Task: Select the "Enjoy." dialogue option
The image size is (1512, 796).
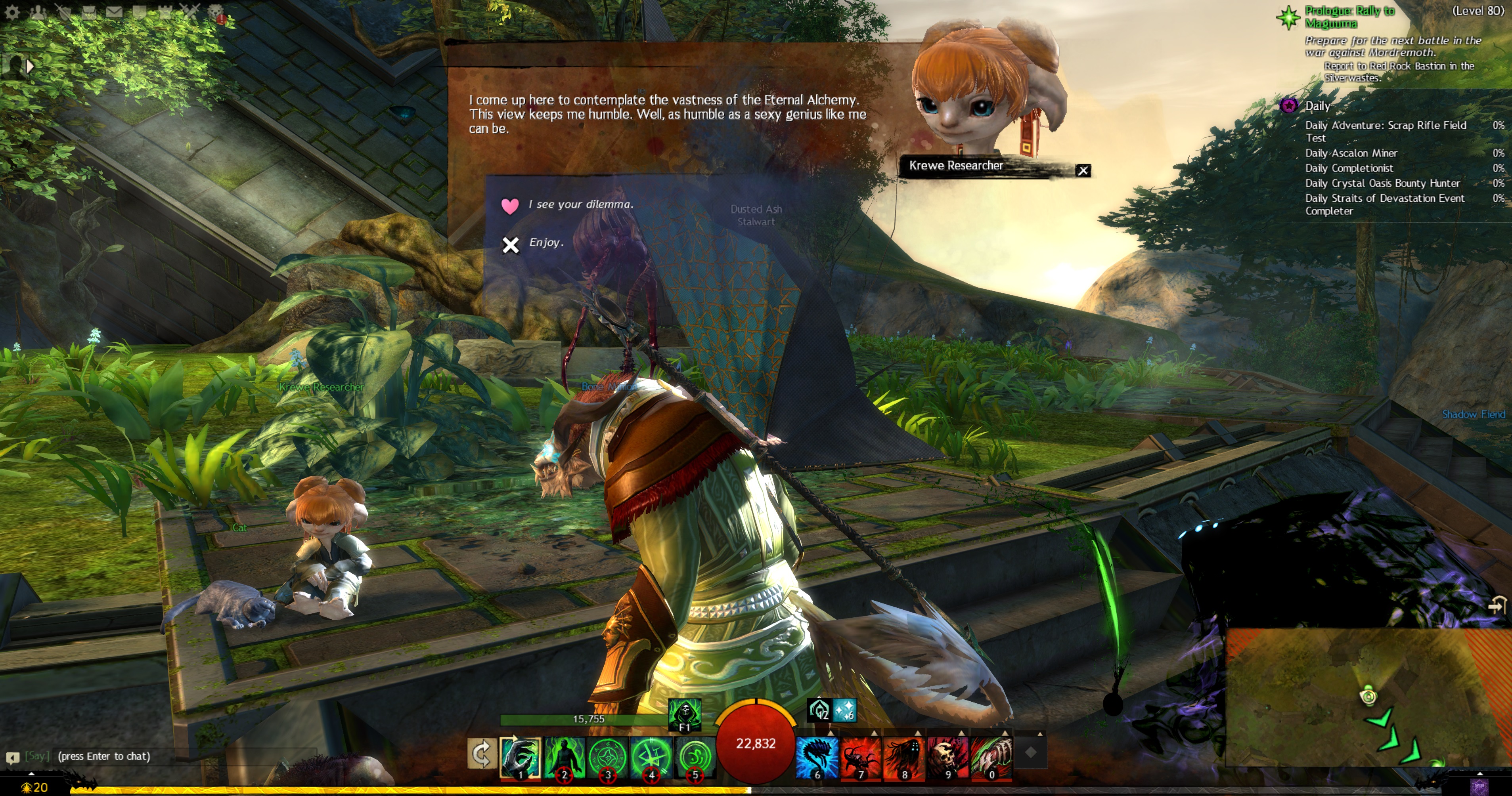Action: pos(546,243)
